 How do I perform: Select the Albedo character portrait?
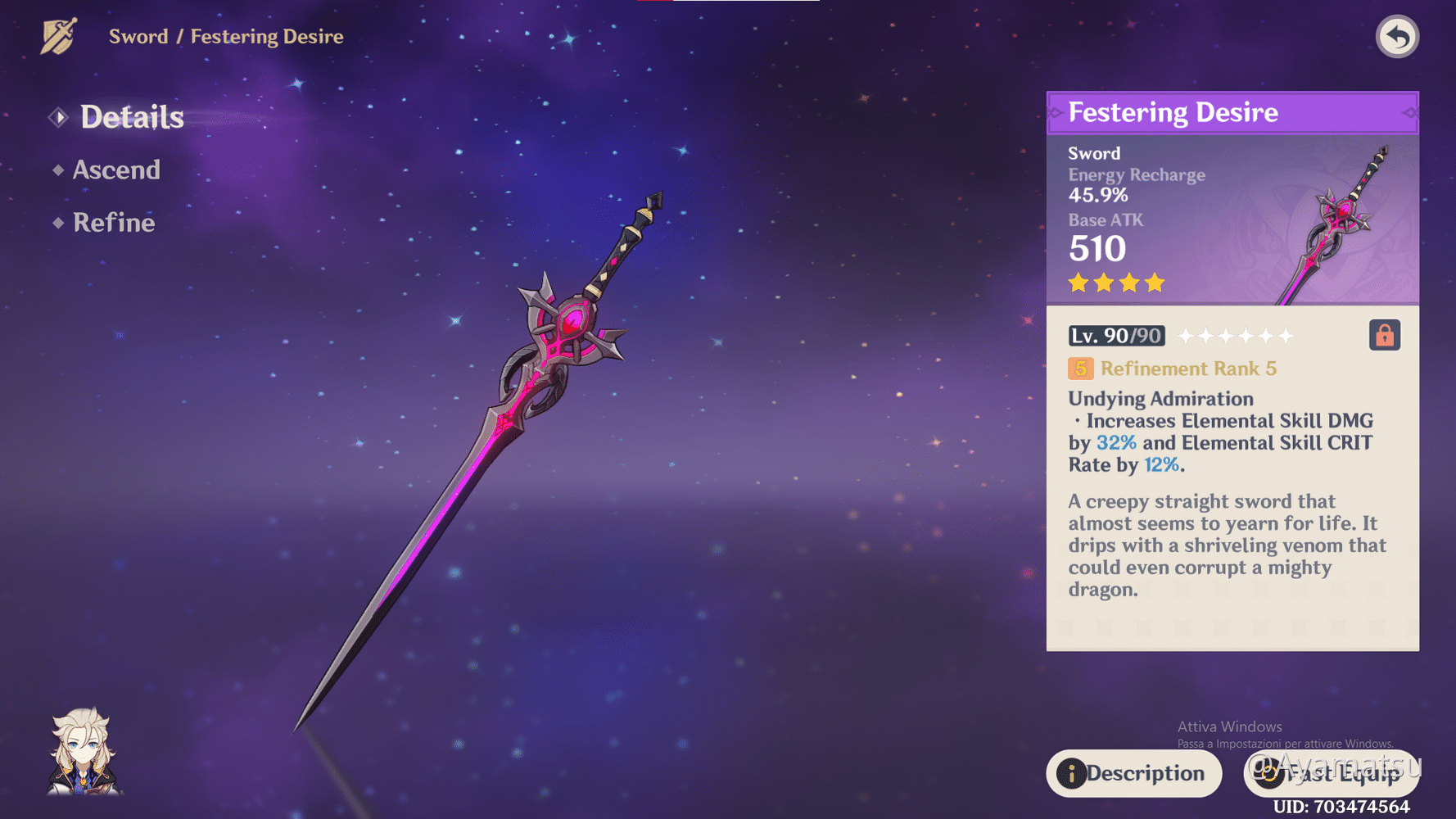[82, 749]
